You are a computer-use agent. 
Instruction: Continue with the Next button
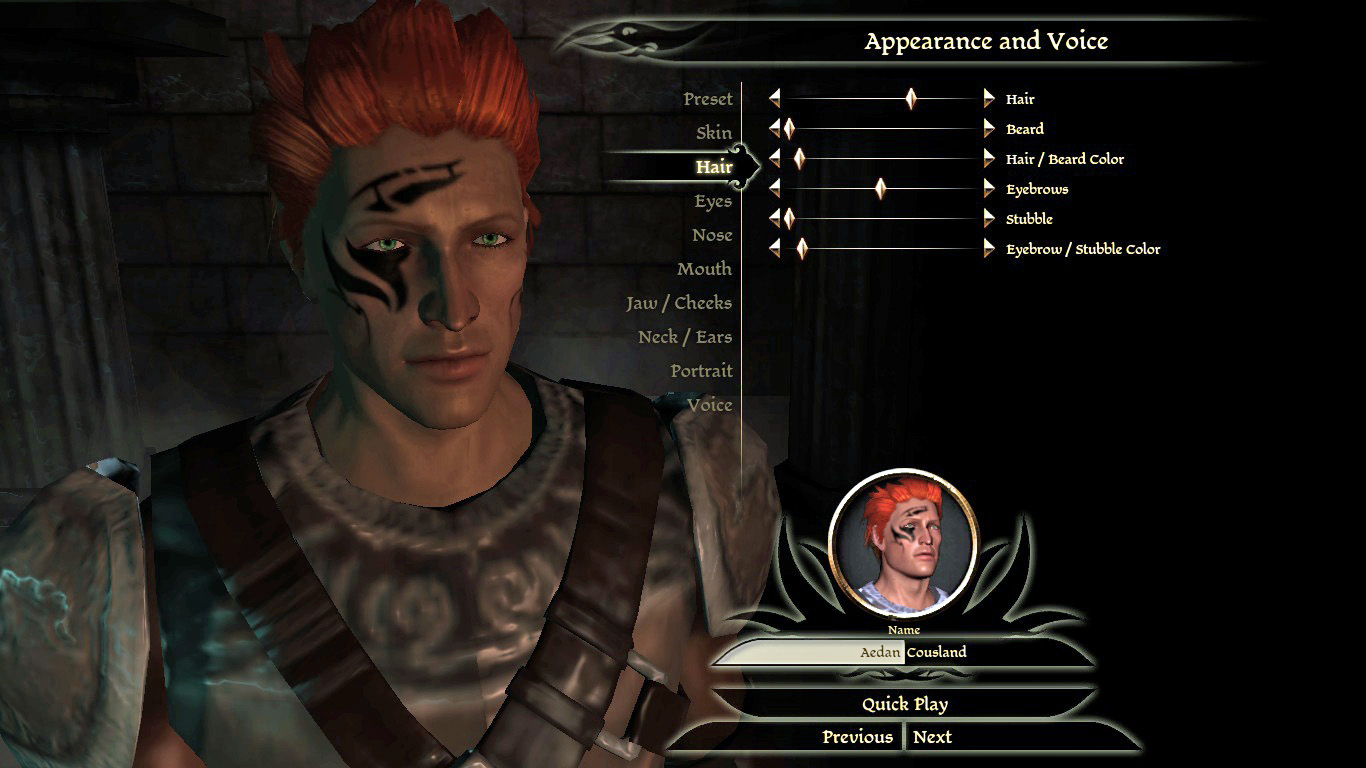932,737
